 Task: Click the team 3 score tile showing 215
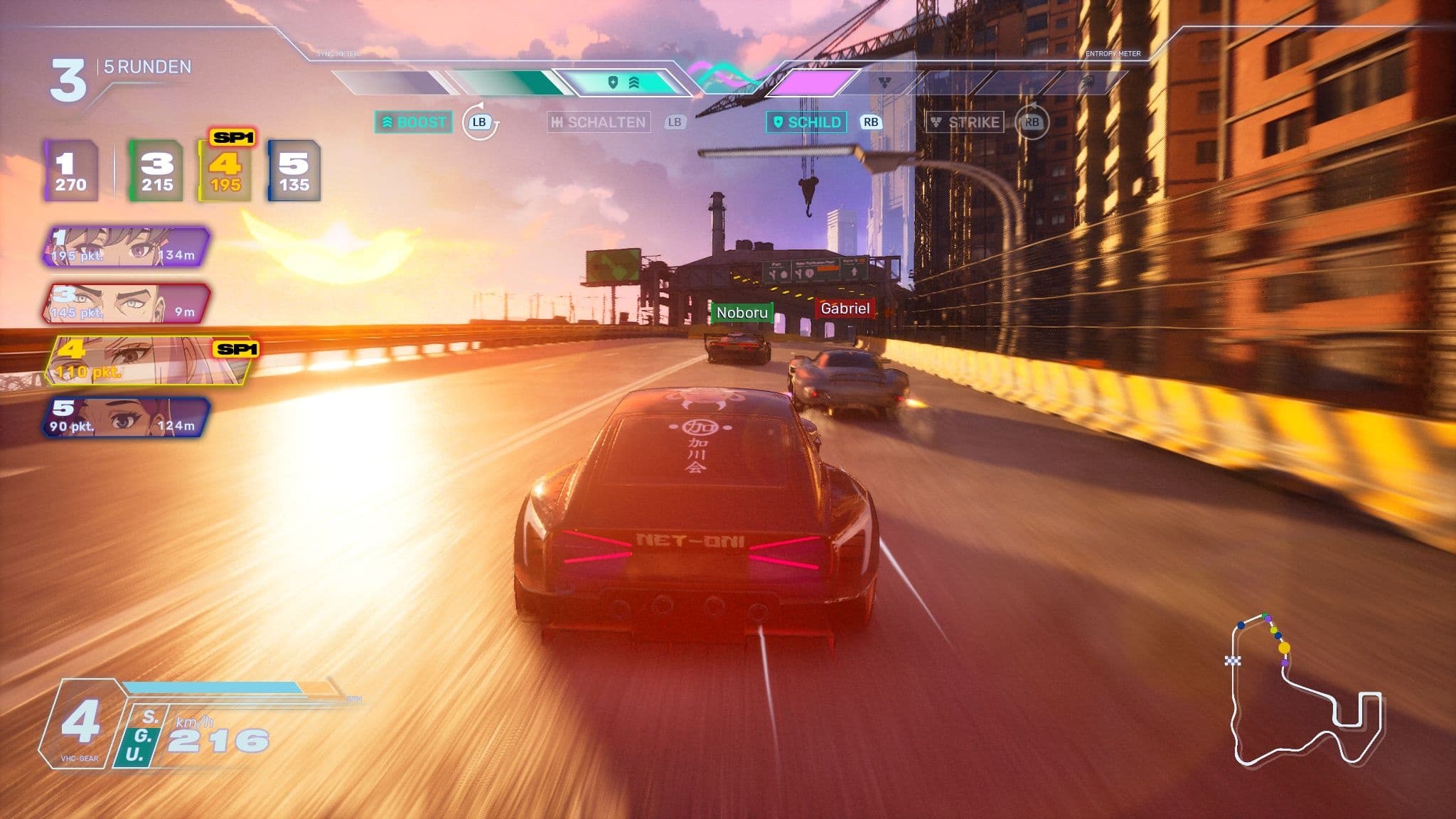(x=156, y=171)
